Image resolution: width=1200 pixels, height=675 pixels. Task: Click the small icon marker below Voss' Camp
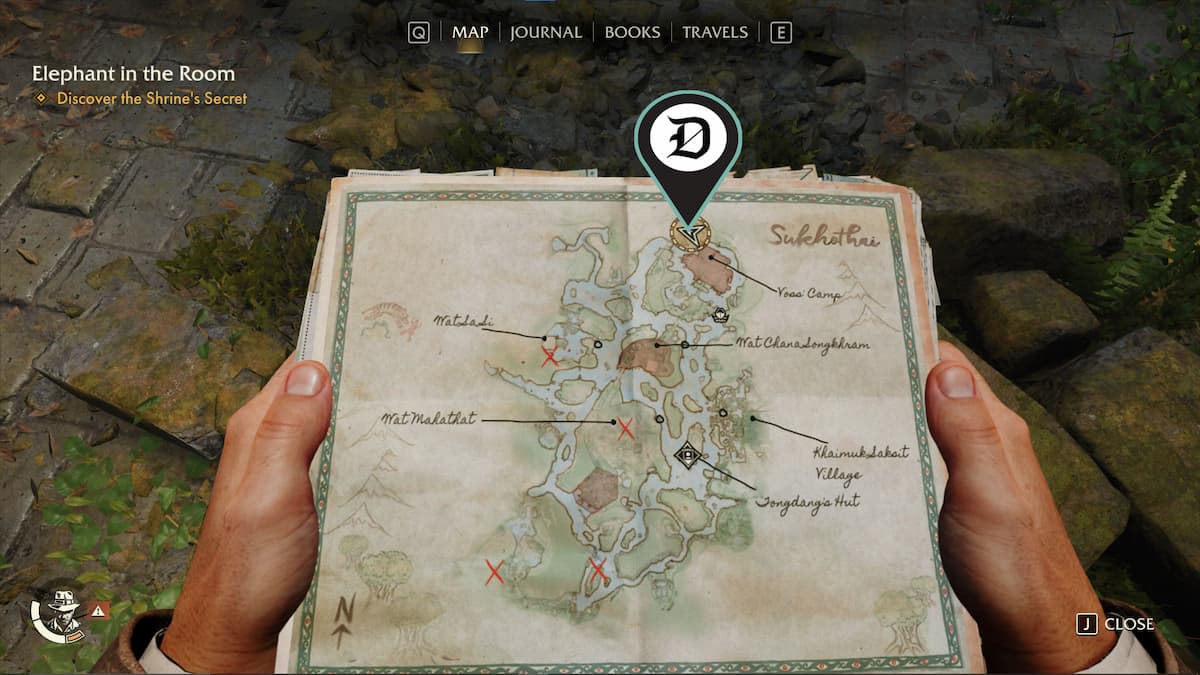click(718, 316)
